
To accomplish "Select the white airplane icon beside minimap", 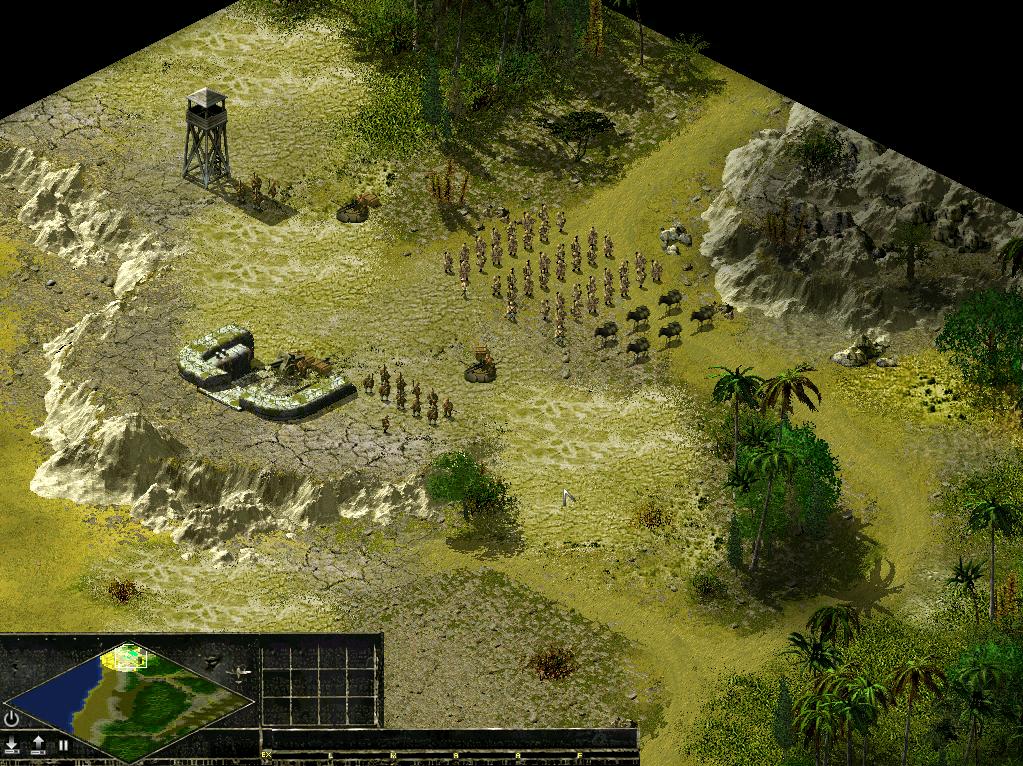I will pos(241,673).
